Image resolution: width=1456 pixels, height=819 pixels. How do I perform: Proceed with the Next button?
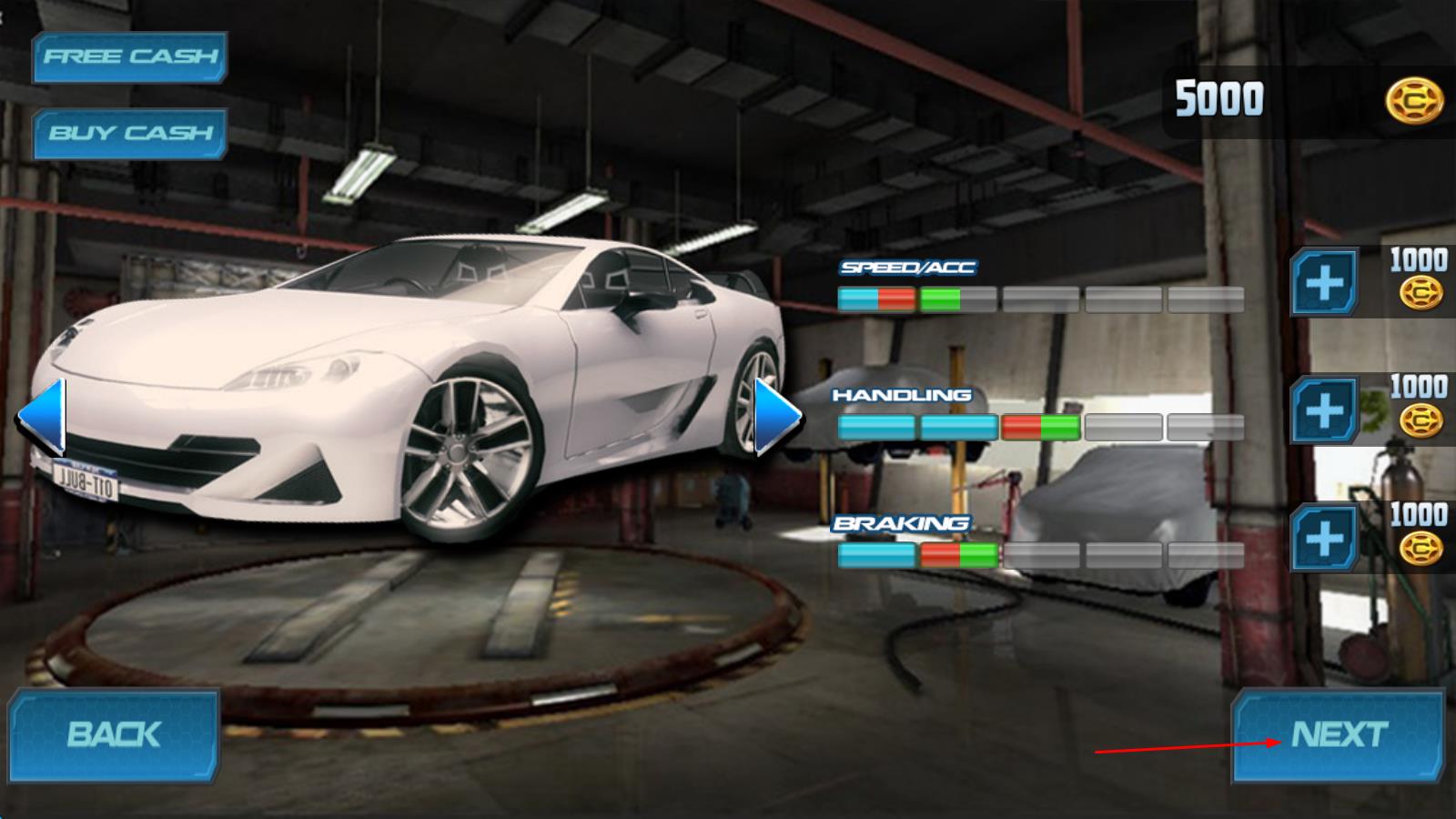click(x=1338, y=735)
